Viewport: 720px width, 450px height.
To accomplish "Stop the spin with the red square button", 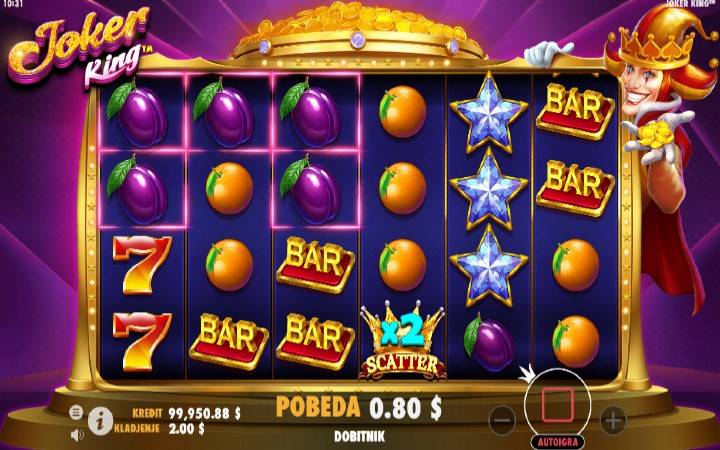I will 558,405.
